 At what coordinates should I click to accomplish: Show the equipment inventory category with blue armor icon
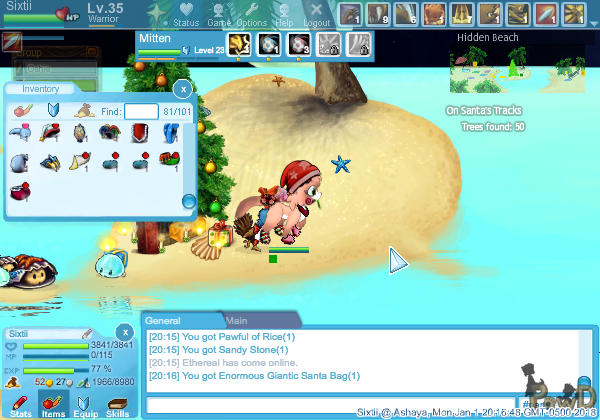pyautogui.click(x=55, y=111)
